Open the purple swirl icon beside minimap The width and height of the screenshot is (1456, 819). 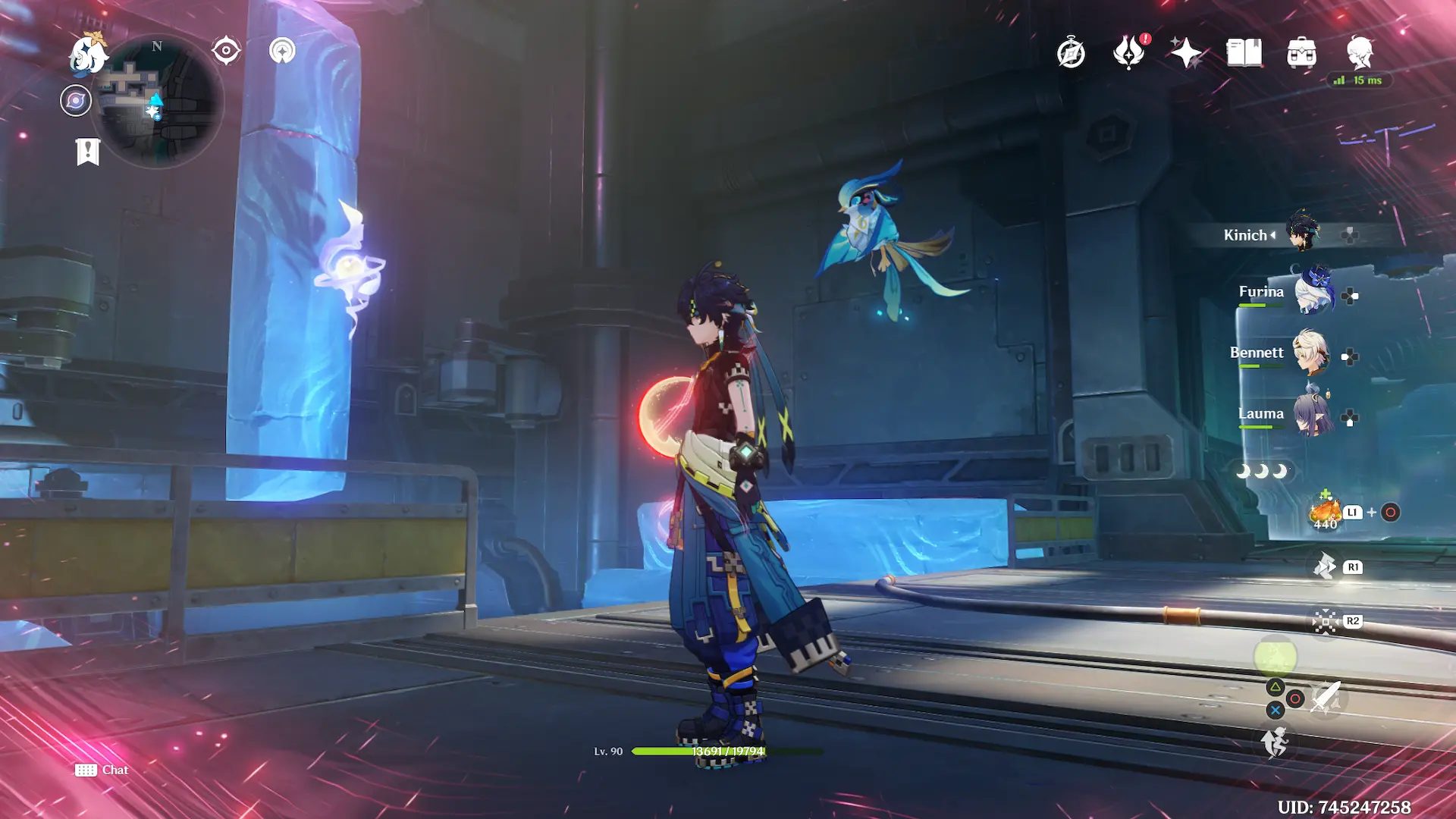[x=76, y=101]
